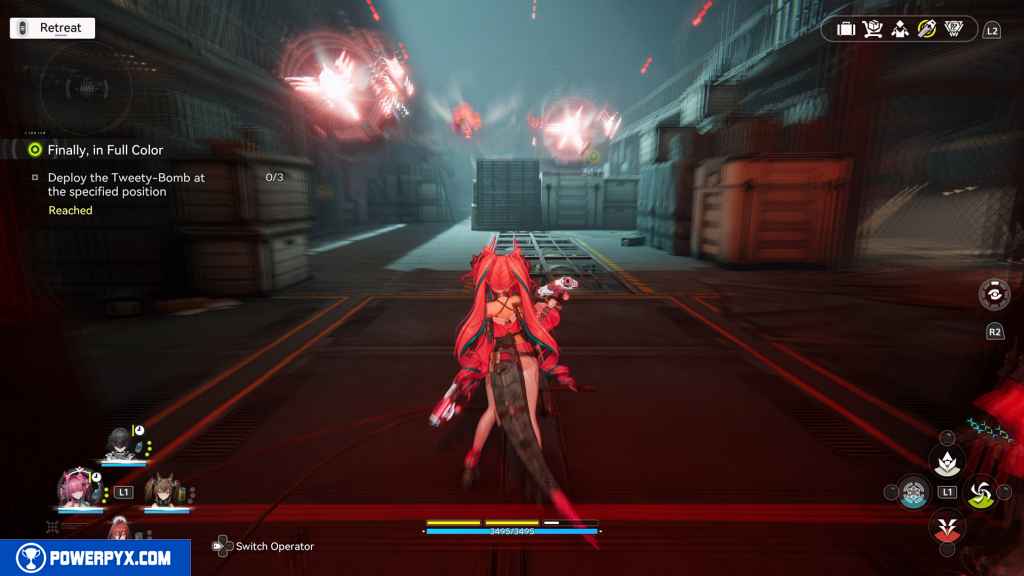
Task: Open the triangular emblem icon
Action: coord(954,30)
